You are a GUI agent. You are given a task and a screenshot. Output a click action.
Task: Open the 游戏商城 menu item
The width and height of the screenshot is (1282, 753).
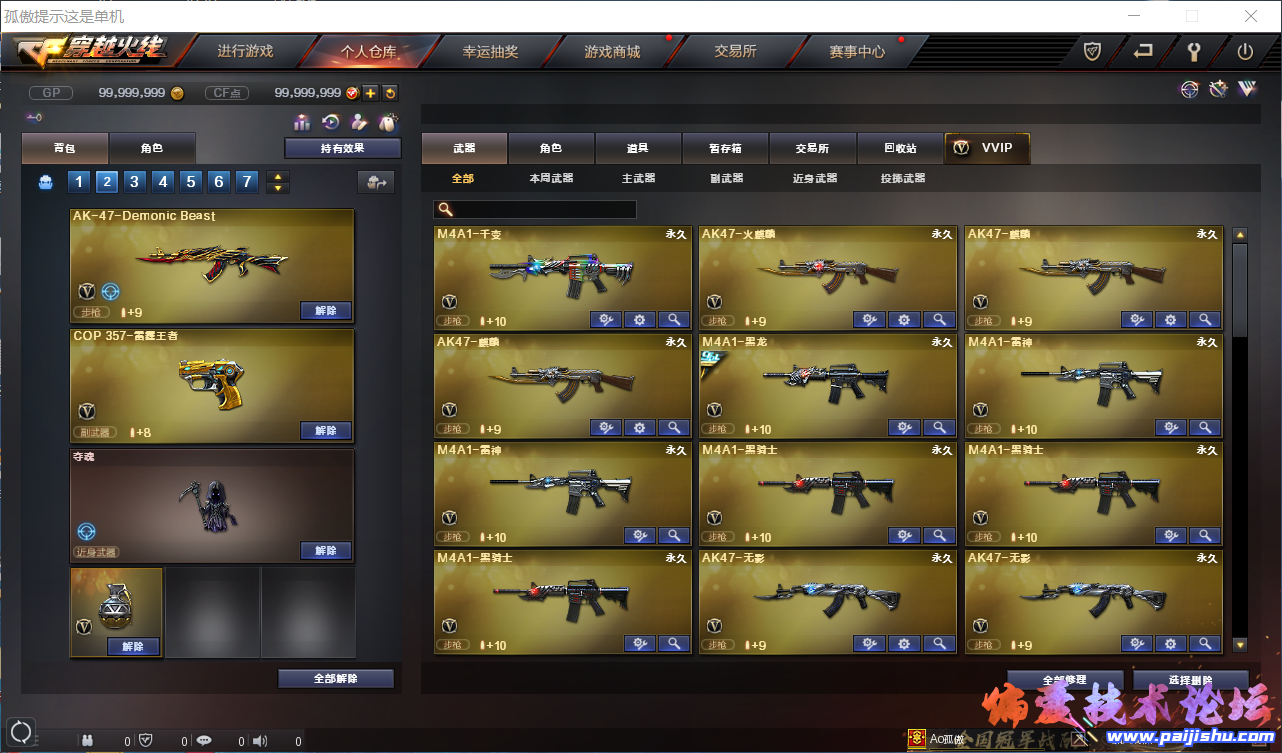click(612, 51)
